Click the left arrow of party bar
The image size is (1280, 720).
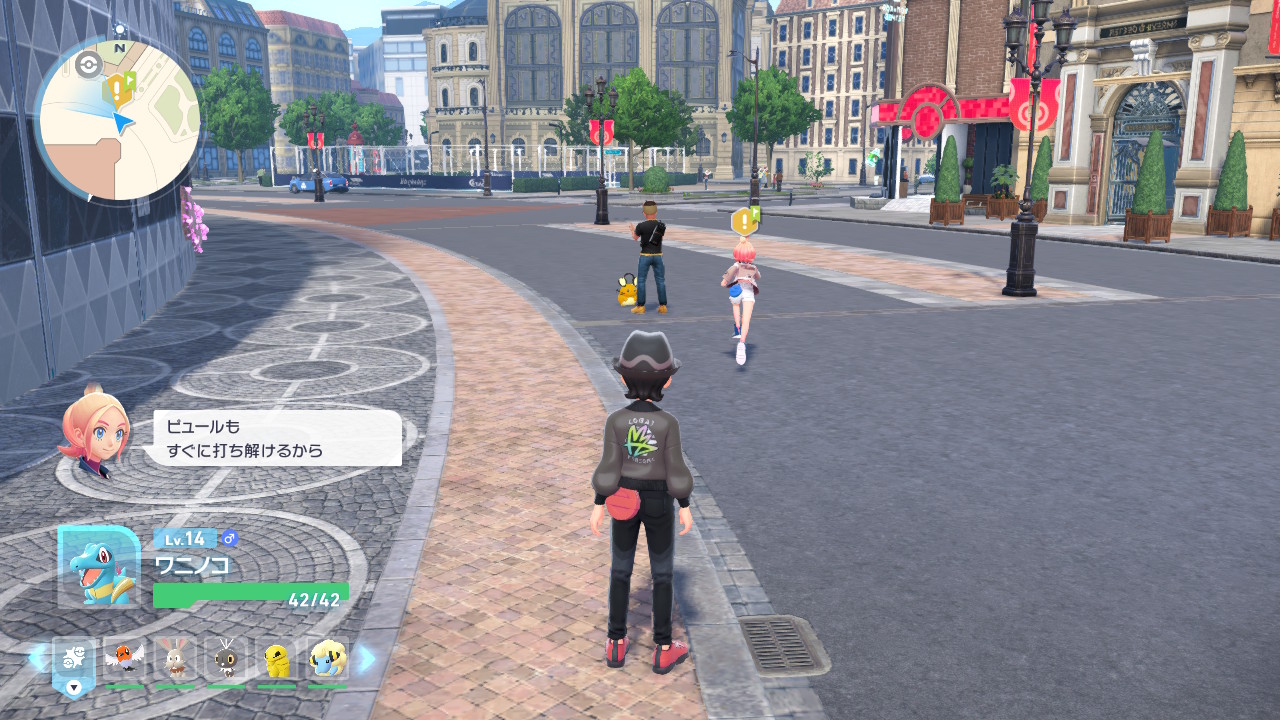coord(36,657)
